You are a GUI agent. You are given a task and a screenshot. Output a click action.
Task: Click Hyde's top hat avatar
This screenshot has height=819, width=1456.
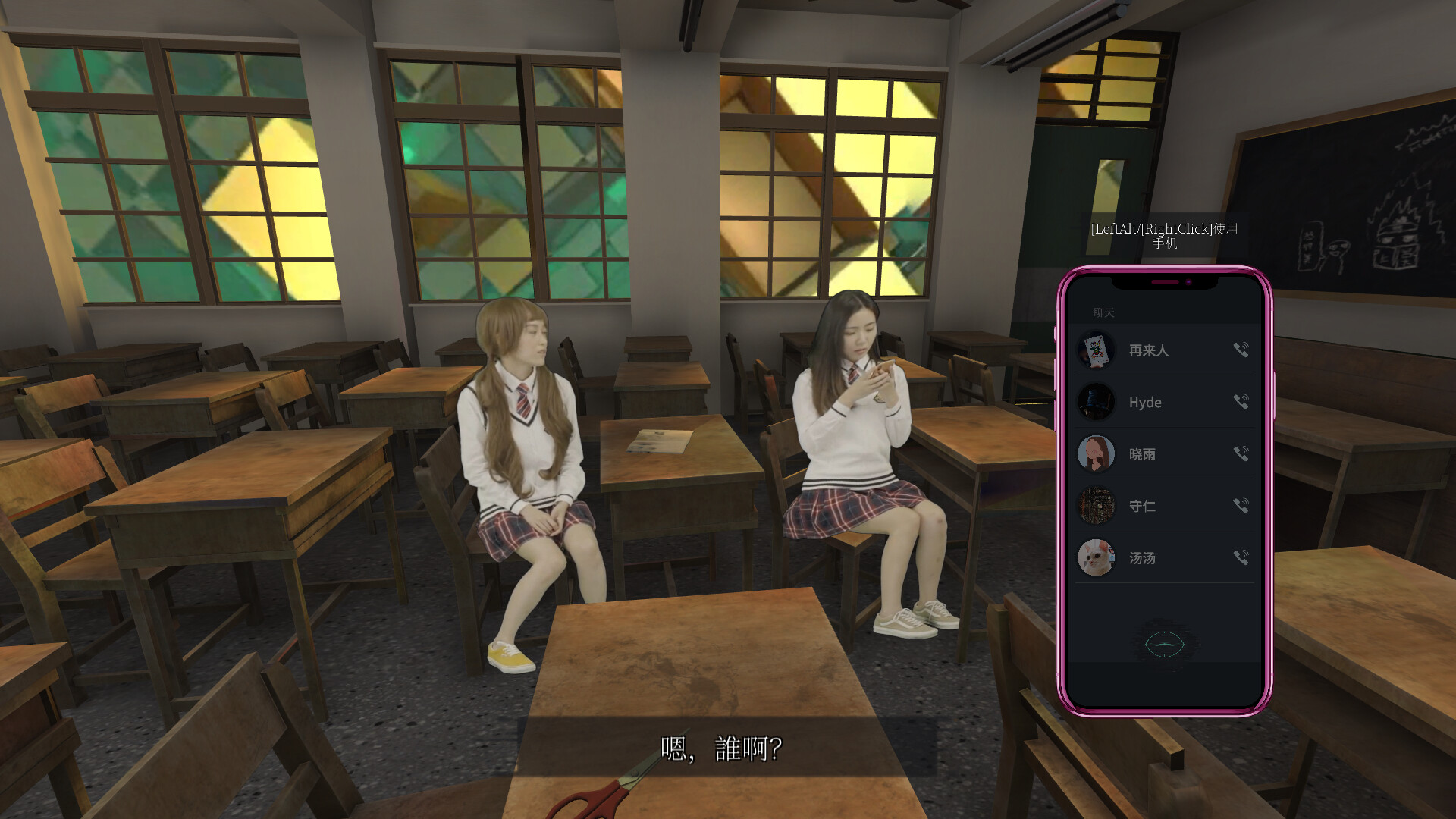coord(1097,402)
